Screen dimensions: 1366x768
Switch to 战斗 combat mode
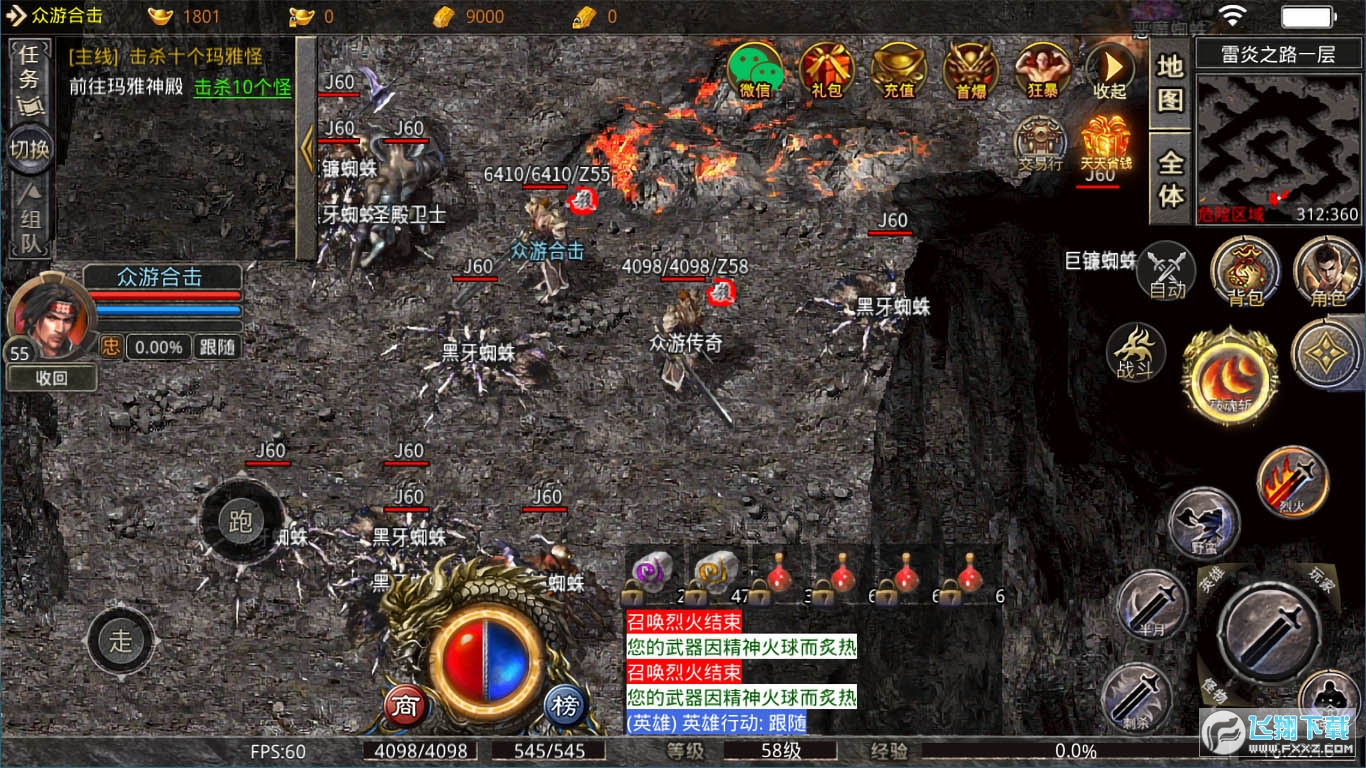pos(1136,353)
